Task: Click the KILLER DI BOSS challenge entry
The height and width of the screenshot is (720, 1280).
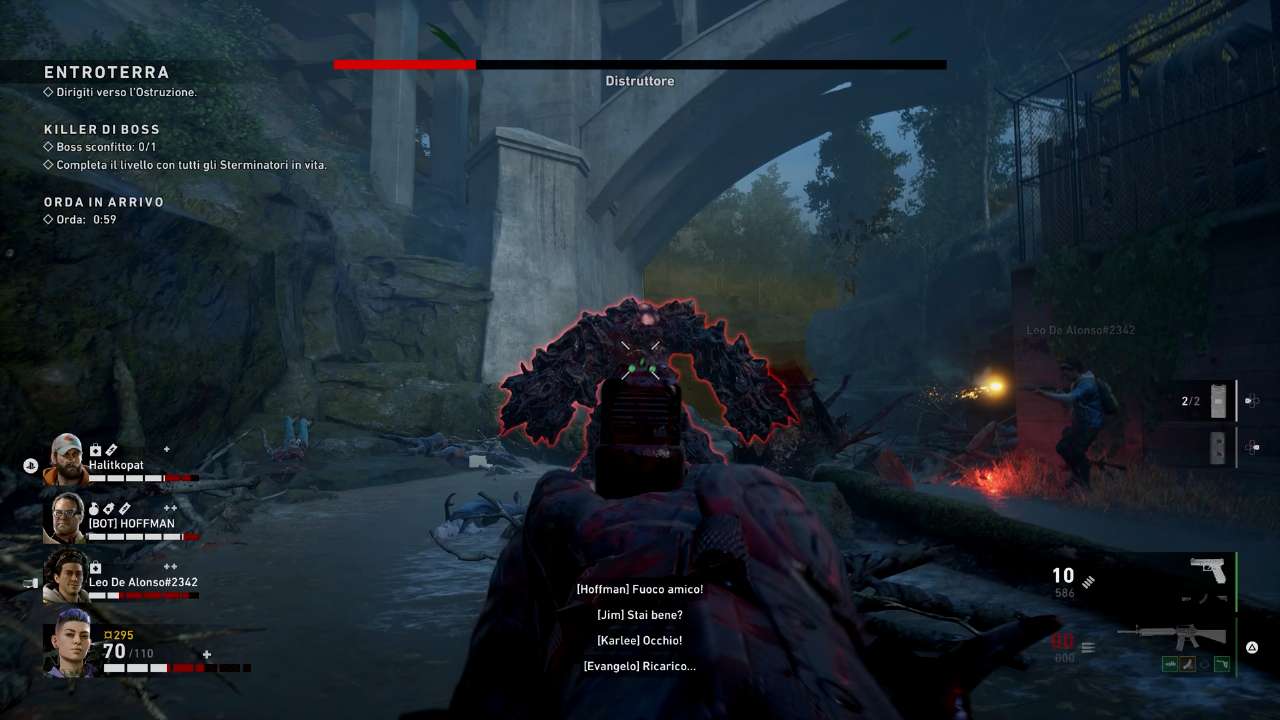Action: [x=102, y=129]
